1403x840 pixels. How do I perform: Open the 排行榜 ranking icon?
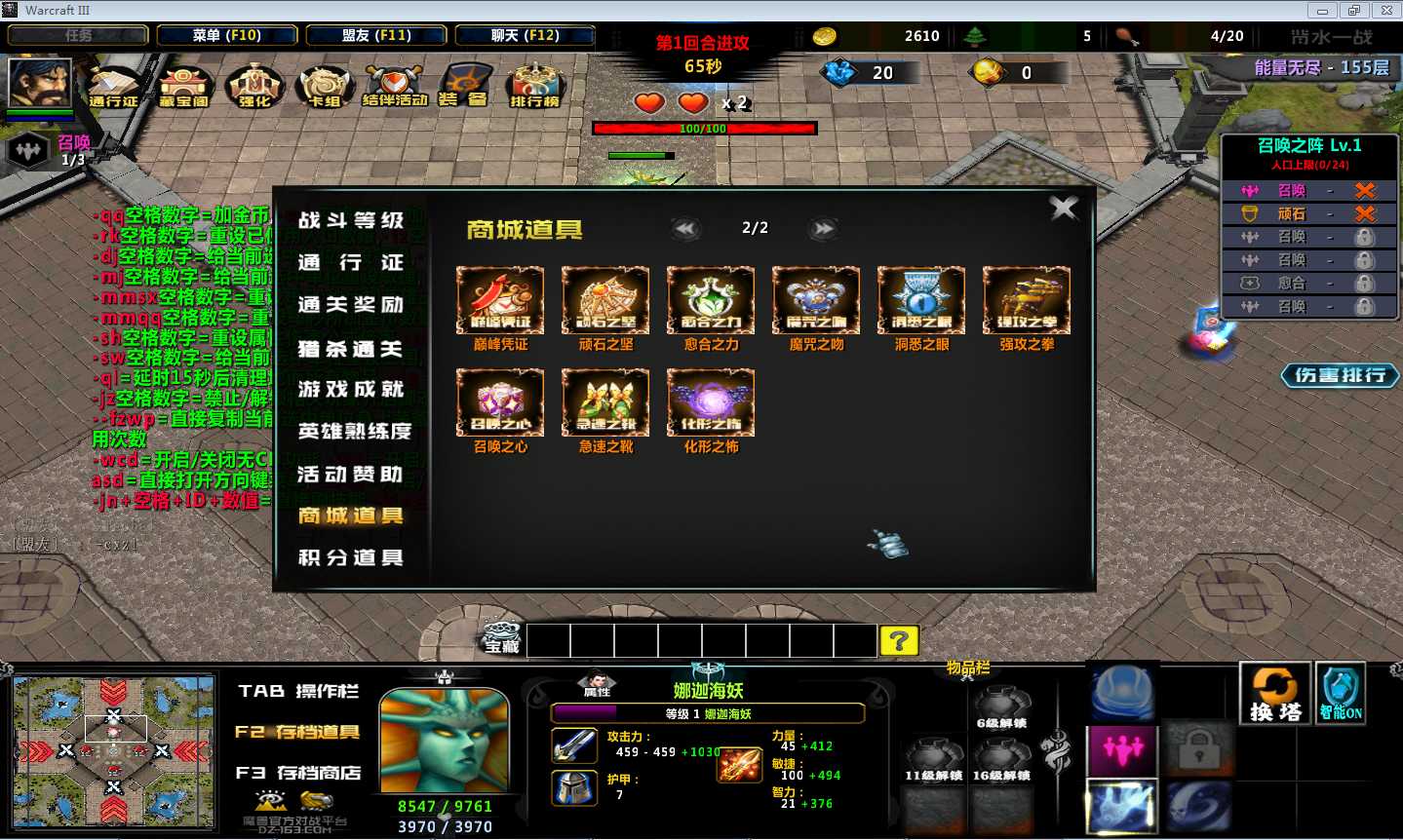click(x=534, y=86)
